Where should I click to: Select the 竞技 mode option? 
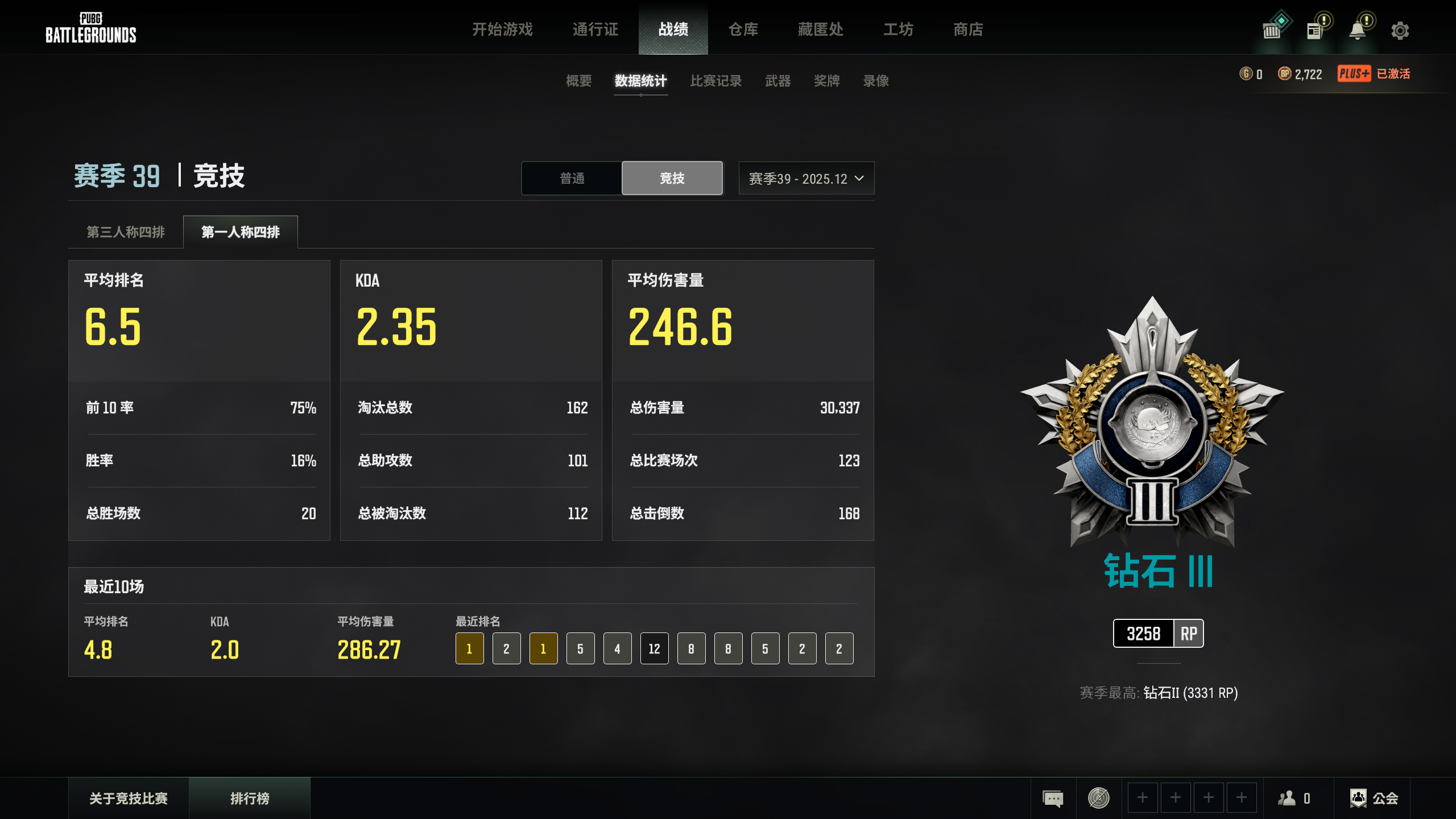pyautogui.click(x=672, y=178)
